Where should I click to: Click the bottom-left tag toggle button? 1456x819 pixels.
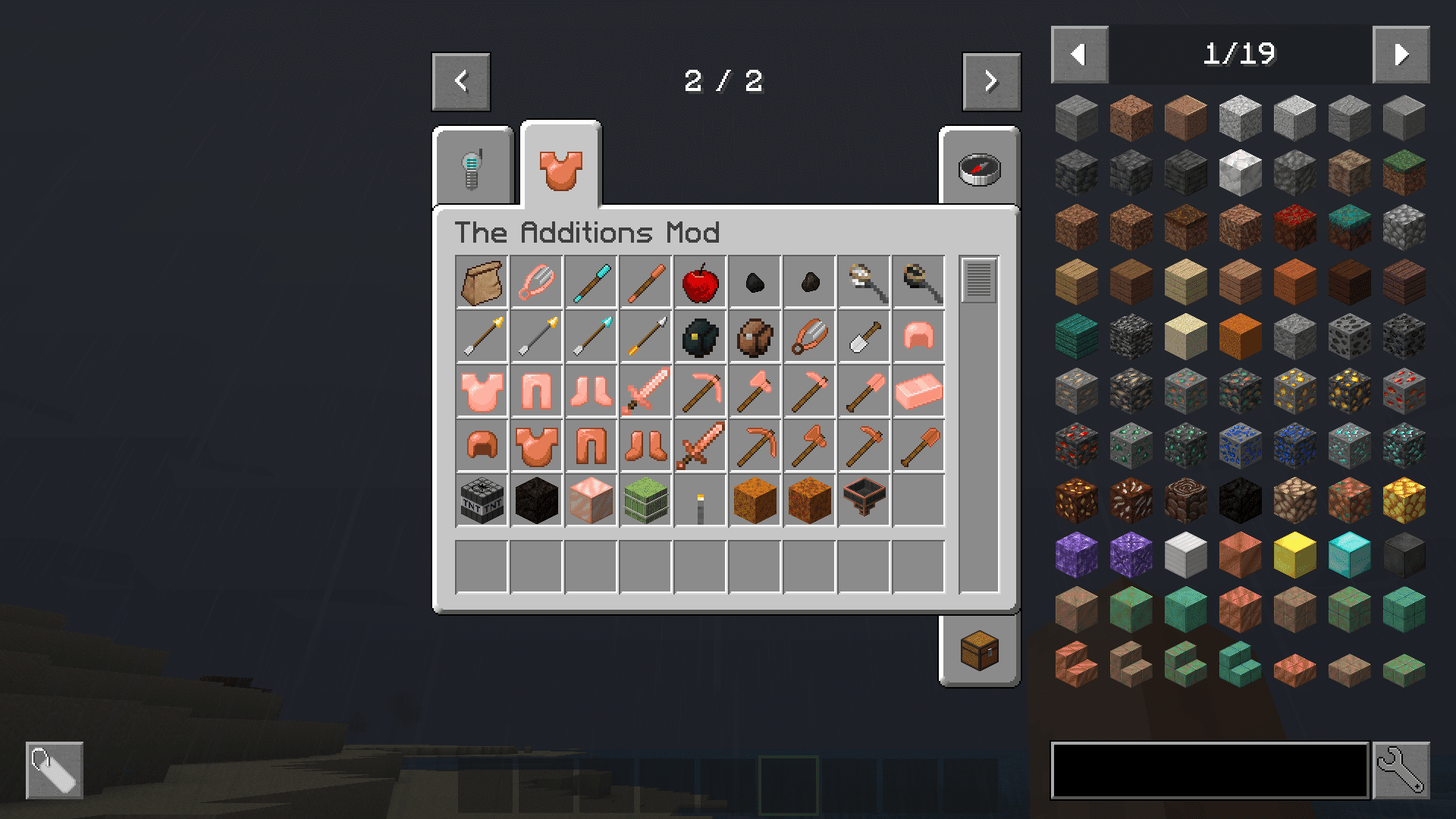(55, 770)
